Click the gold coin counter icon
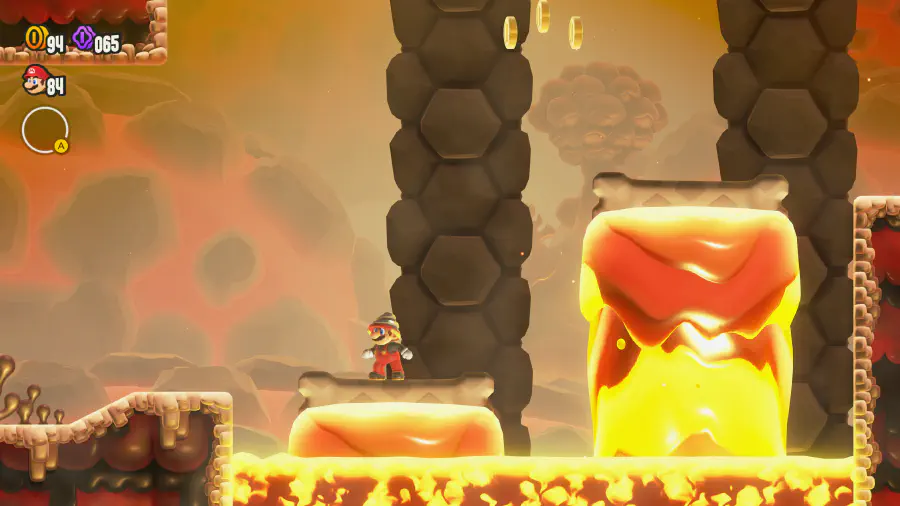Image resolution: width=900 pixels, height=506 pixels. [35, 39]
